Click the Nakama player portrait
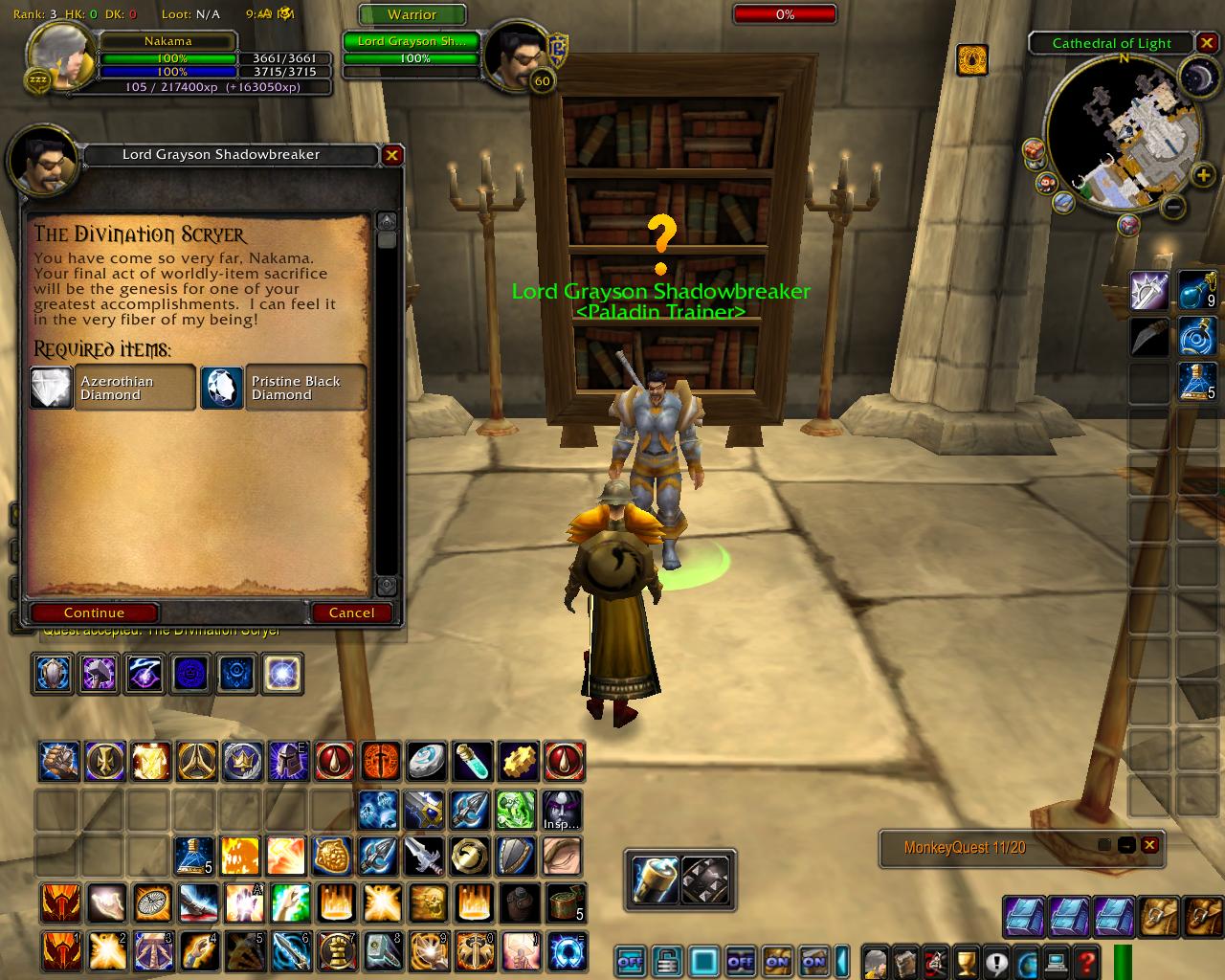The height and width of the screenshot is (980, 1225). pyautogui.click(x=62, y=57)
